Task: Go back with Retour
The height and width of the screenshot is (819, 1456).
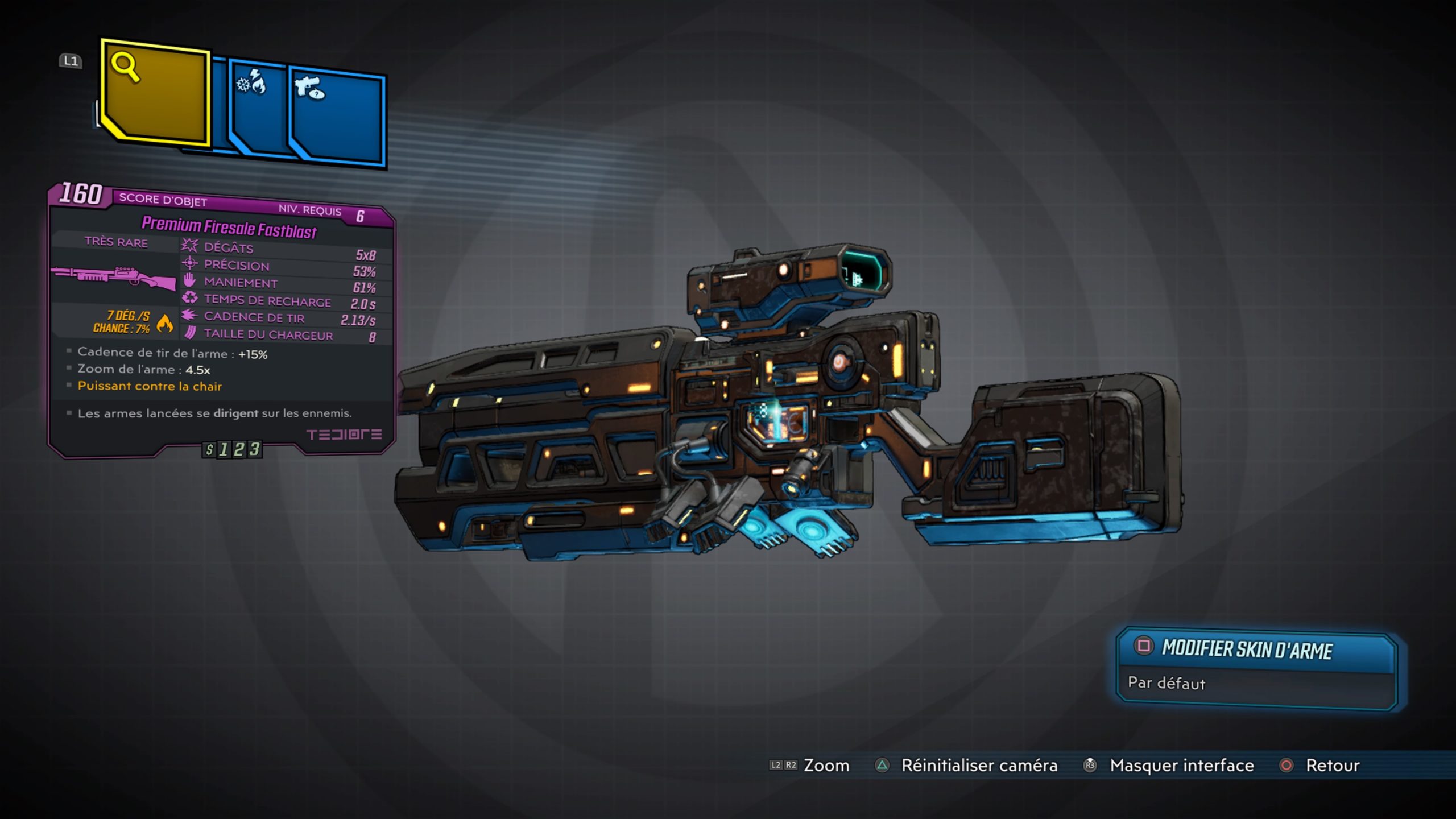Action: 1331,766
